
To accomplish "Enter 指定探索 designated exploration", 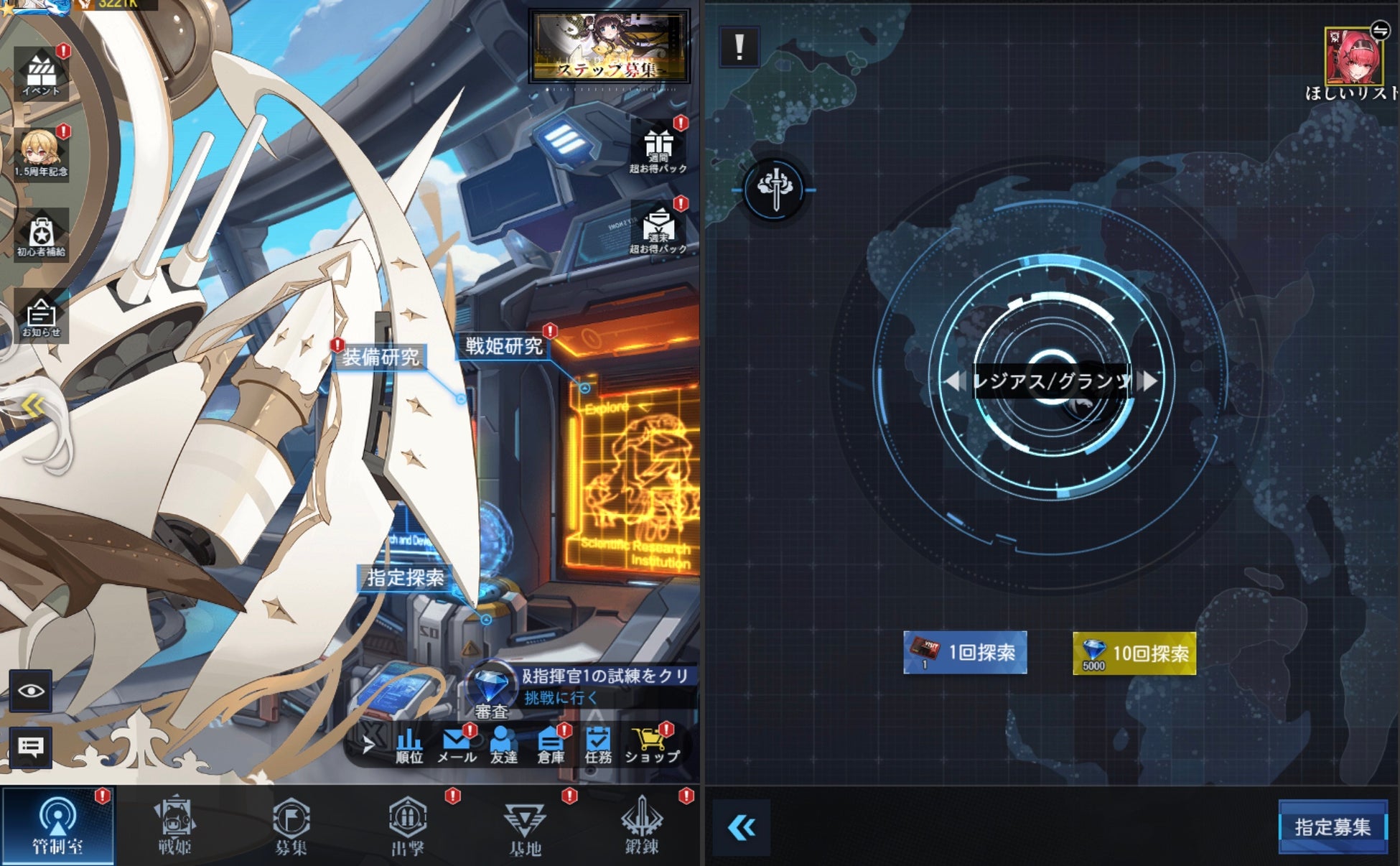I will click(x=406, y=578).
